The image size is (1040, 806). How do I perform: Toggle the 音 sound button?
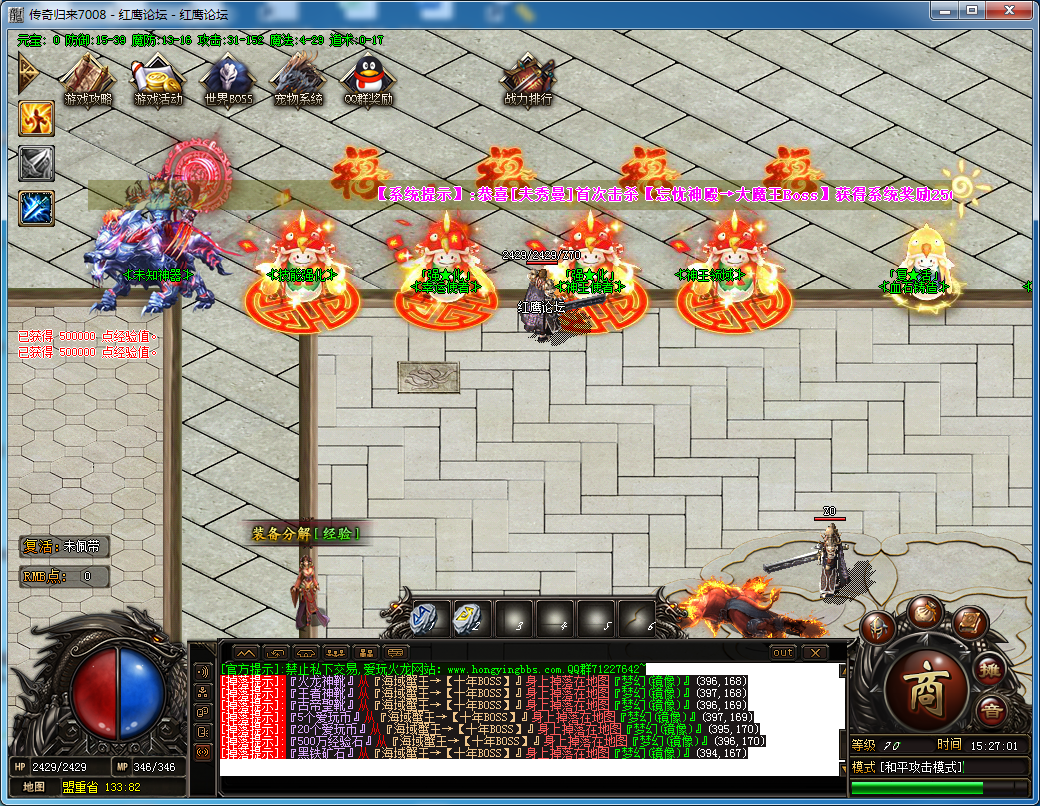click(991, 712)
